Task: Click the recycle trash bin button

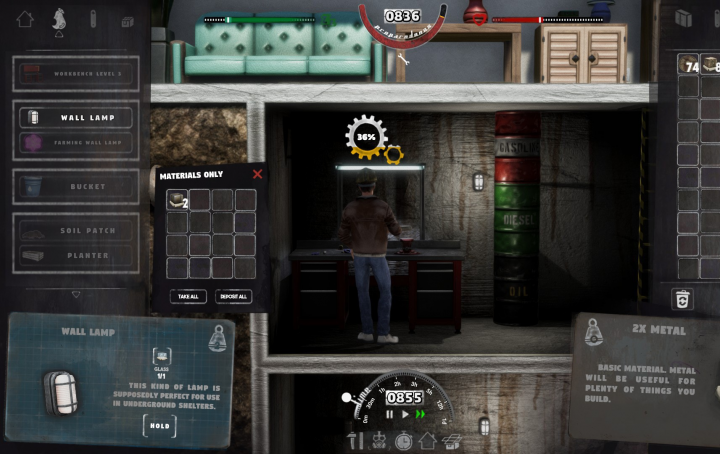Action: coord(683,298)
